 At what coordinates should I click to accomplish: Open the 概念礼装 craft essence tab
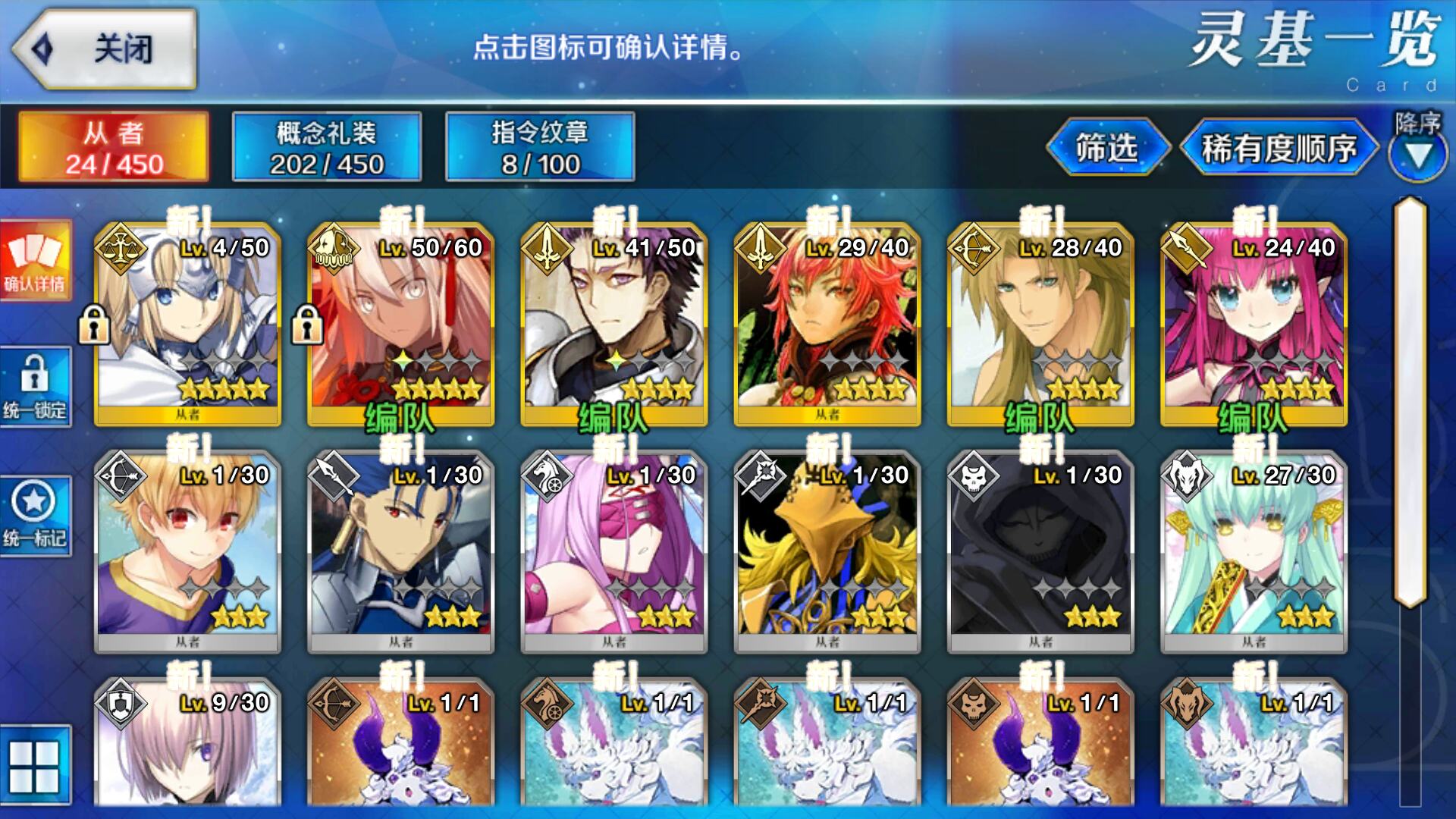(327, 147)
